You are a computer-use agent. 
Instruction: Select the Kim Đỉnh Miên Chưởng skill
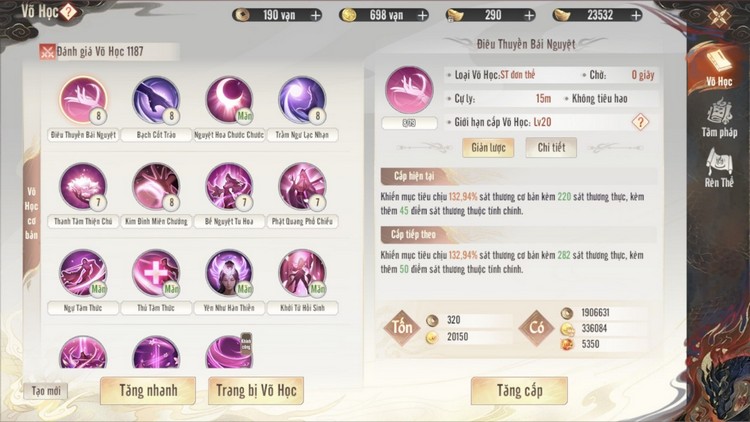[x=156, y=186]
